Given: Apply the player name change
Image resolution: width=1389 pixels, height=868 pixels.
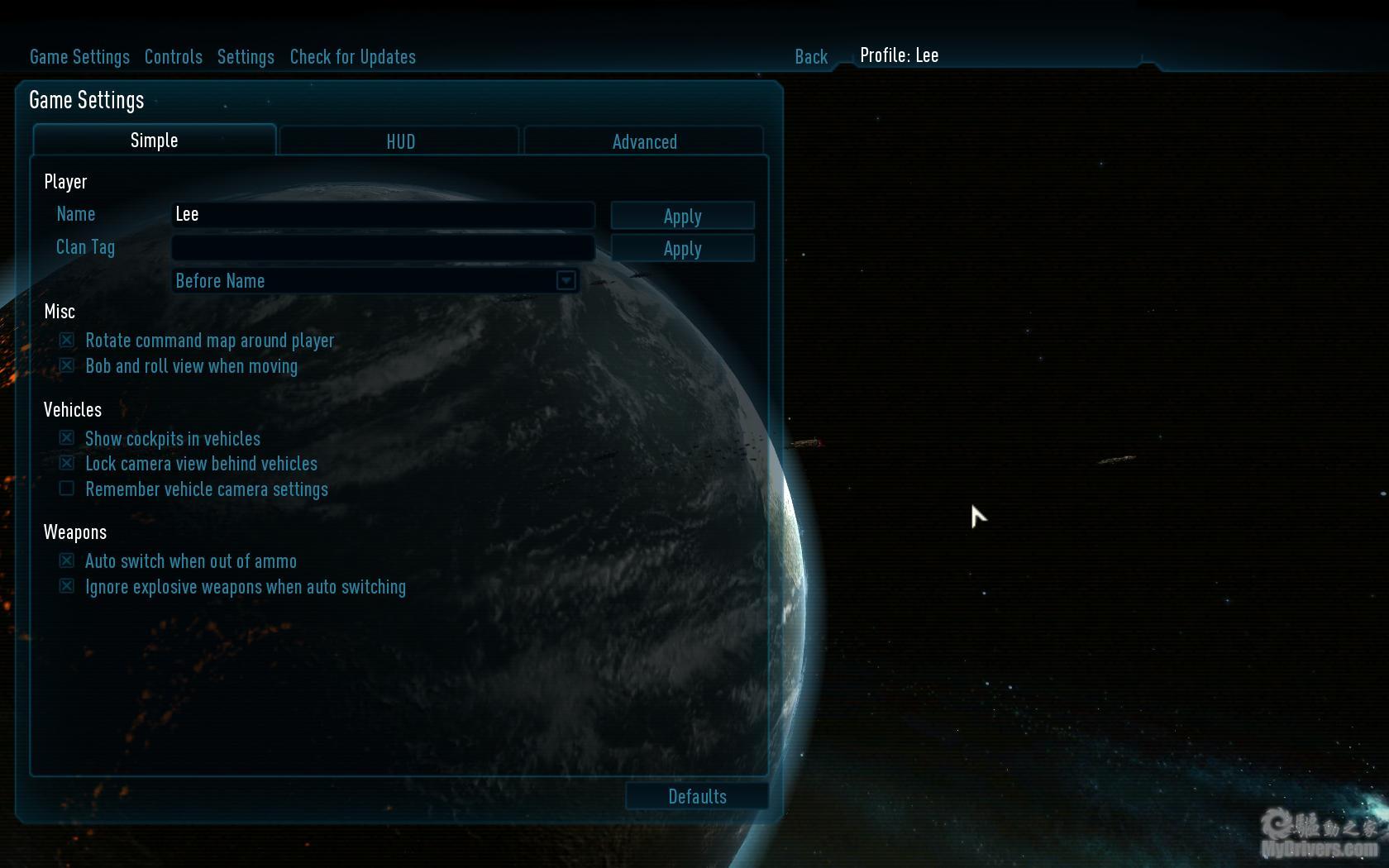Looking at the screenshot, I should [x=682, y=216].
